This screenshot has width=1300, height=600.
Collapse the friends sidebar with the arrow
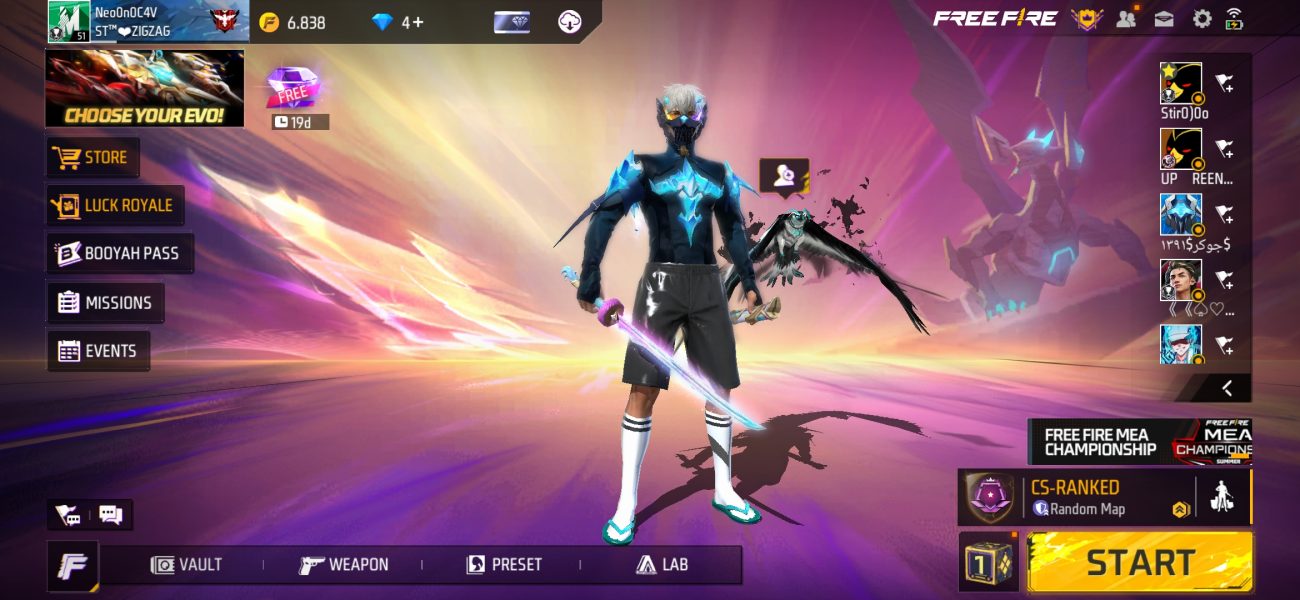1226,388
